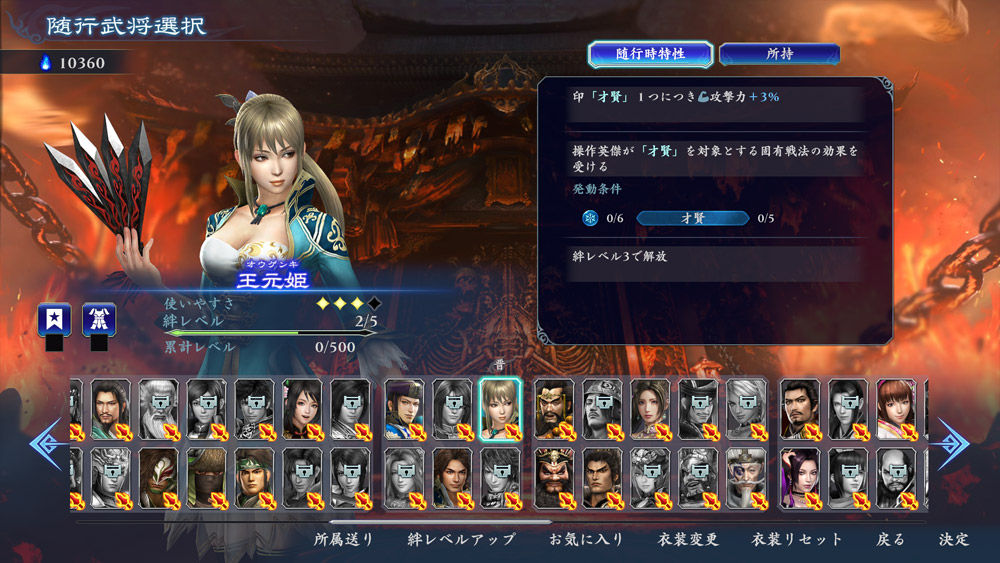This screenshot has width=1000, height=563.
Task: Open 衣装変更 costume change
Action: pyautogui.click(x=688, y=539)
